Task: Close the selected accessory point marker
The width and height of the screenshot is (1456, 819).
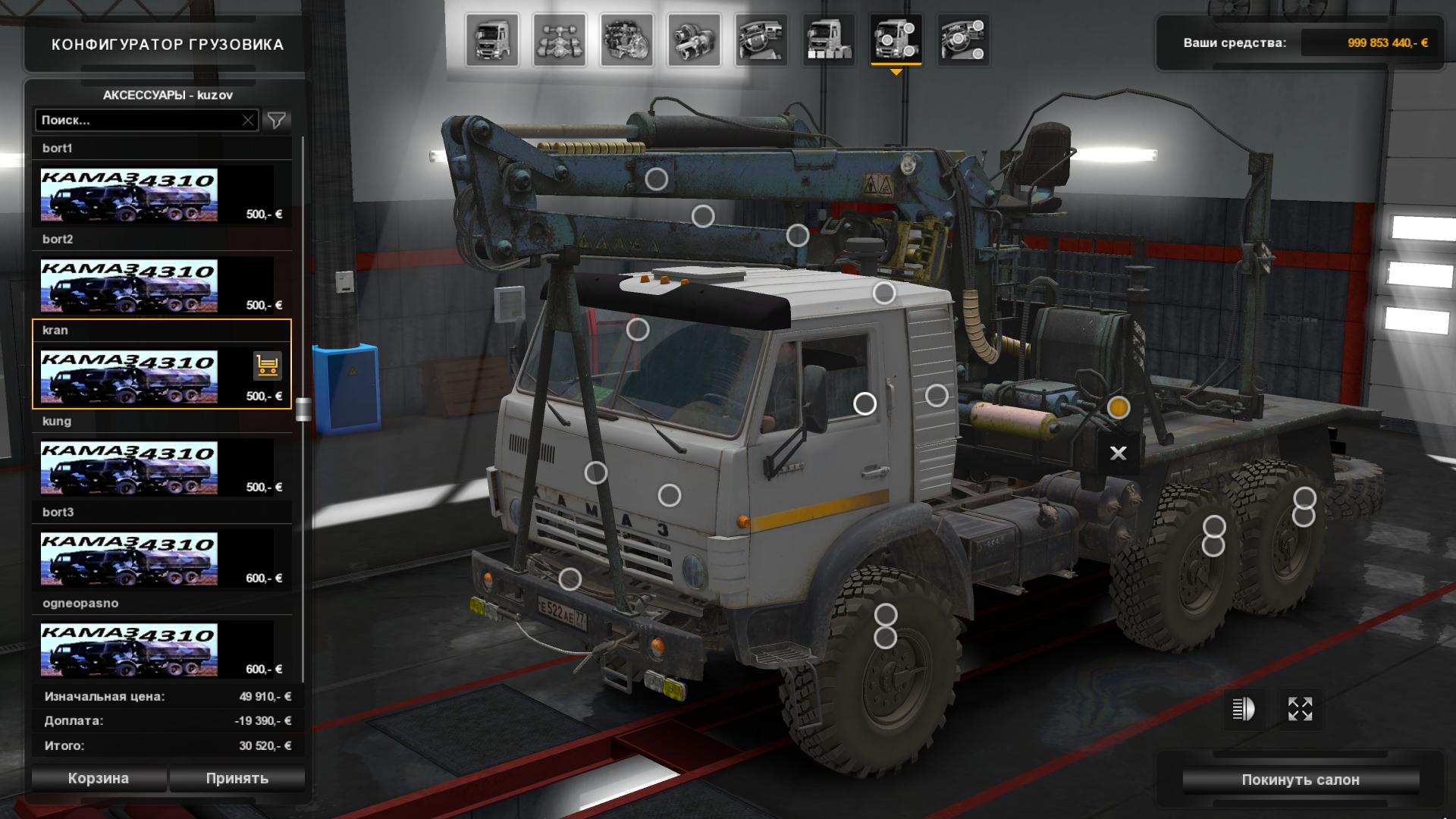Action: tap(1118, 453)
